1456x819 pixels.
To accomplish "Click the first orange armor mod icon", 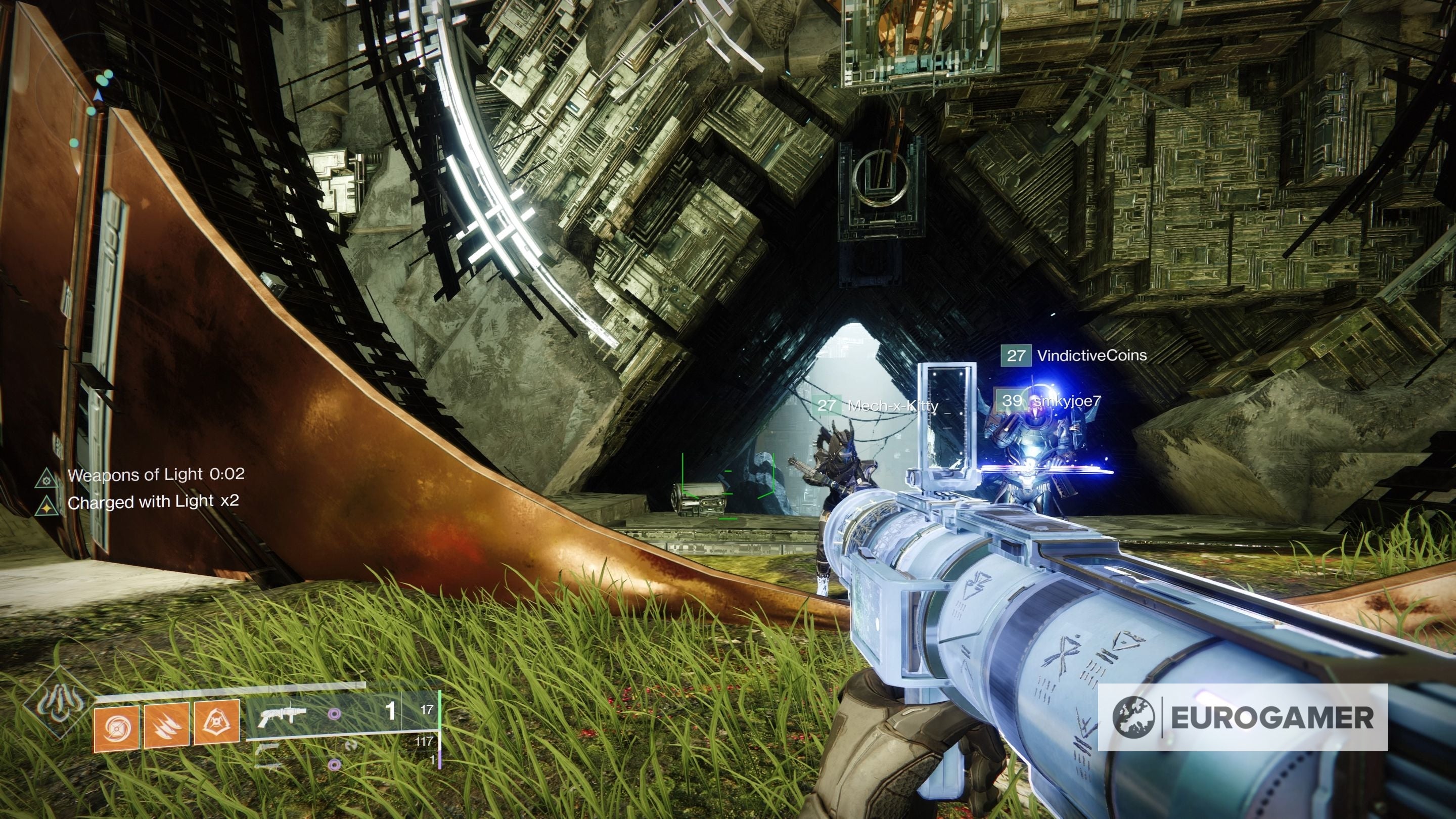I will pyautogui.click(x=116, y=729).
